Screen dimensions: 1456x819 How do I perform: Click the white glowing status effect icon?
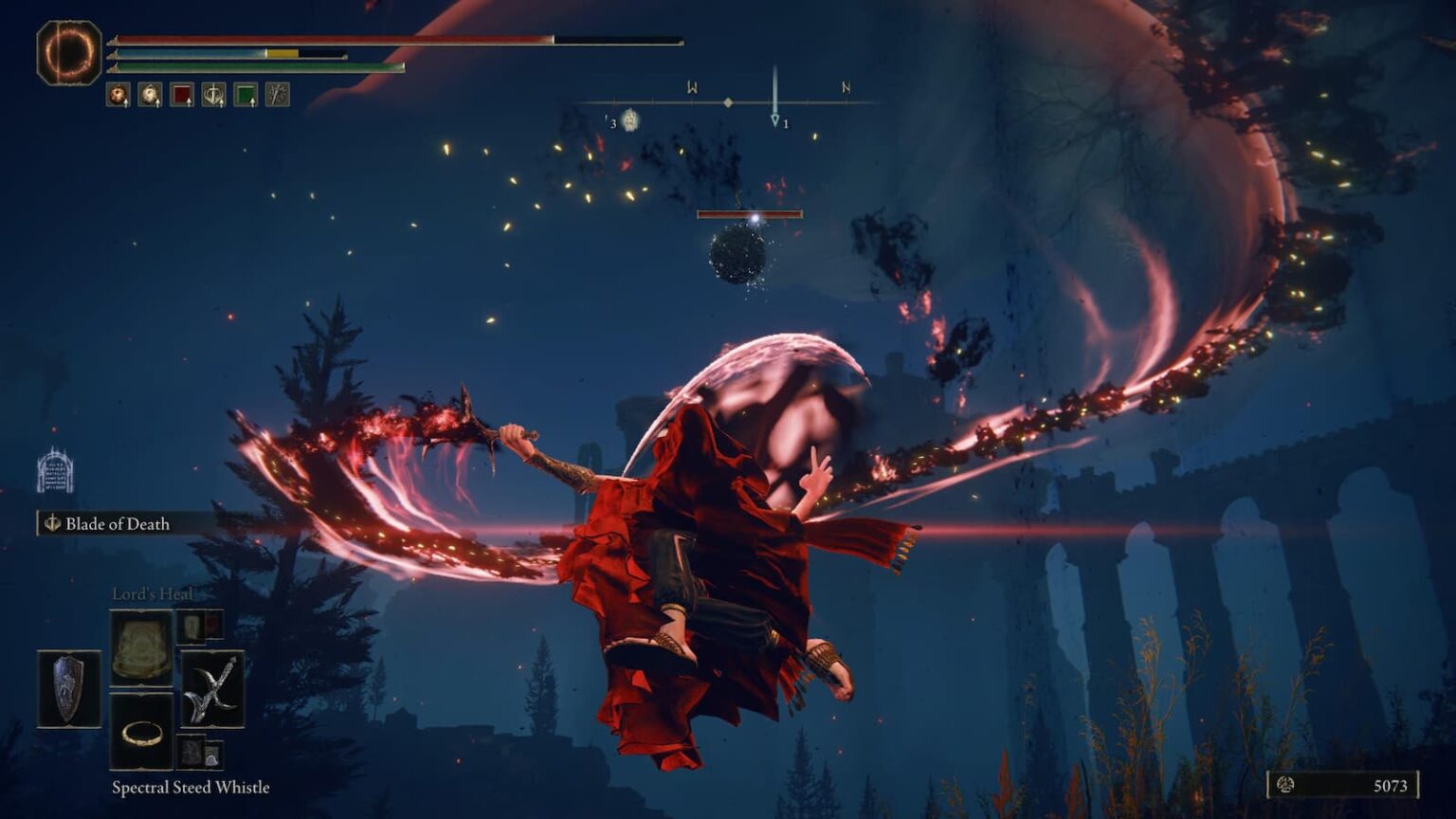coord(148,95)
